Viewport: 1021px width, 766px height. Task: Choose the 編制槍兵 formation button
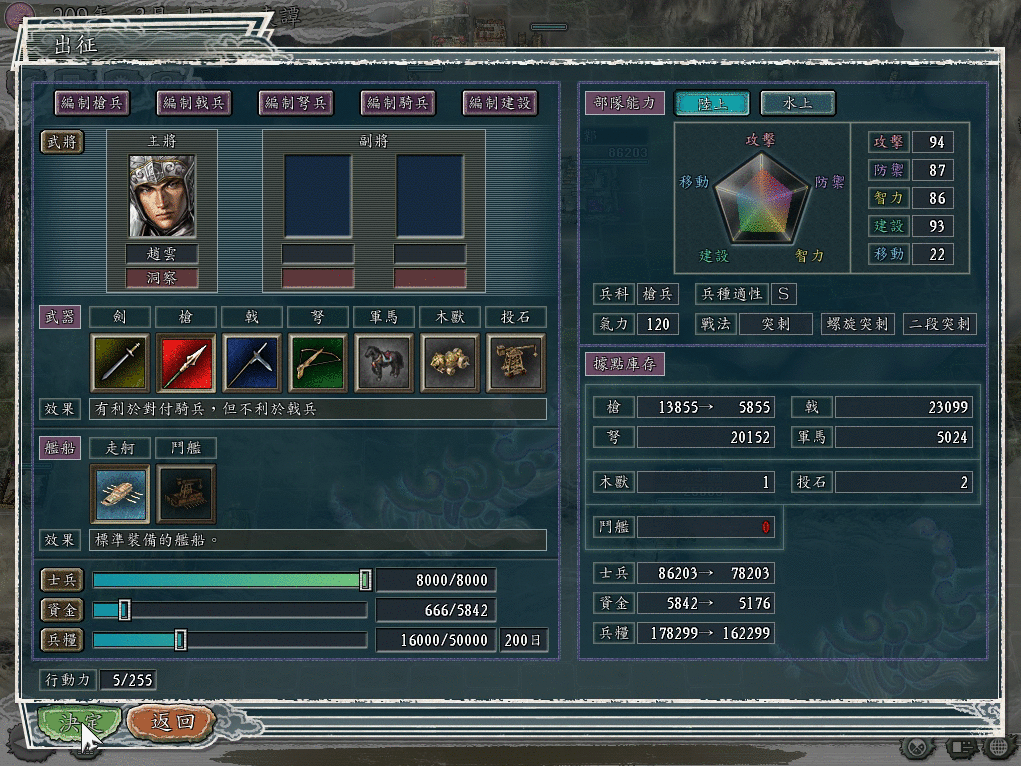pos(93,102)
